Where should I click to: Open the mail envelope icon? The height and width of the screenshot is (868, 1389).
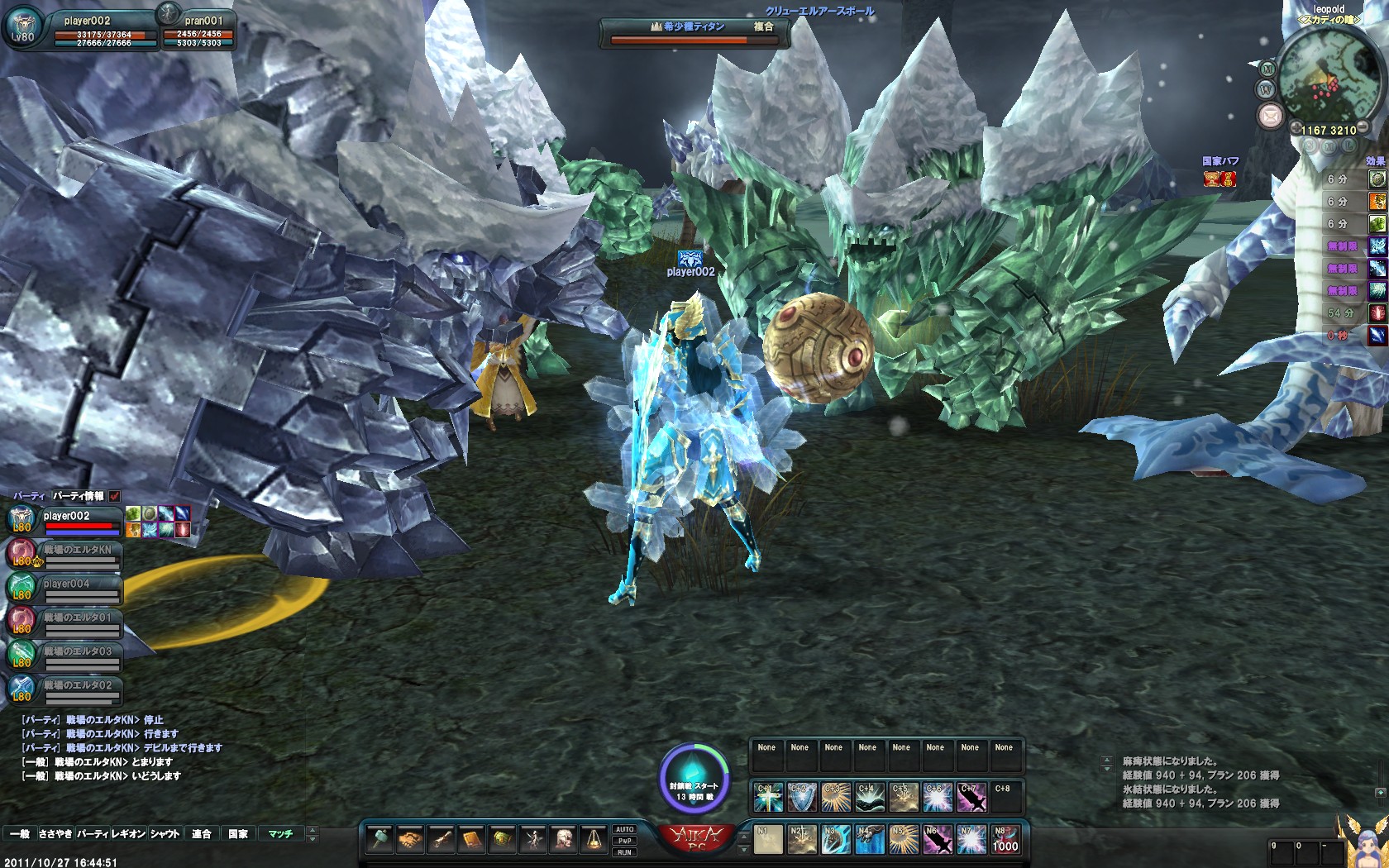(1270, 116)
